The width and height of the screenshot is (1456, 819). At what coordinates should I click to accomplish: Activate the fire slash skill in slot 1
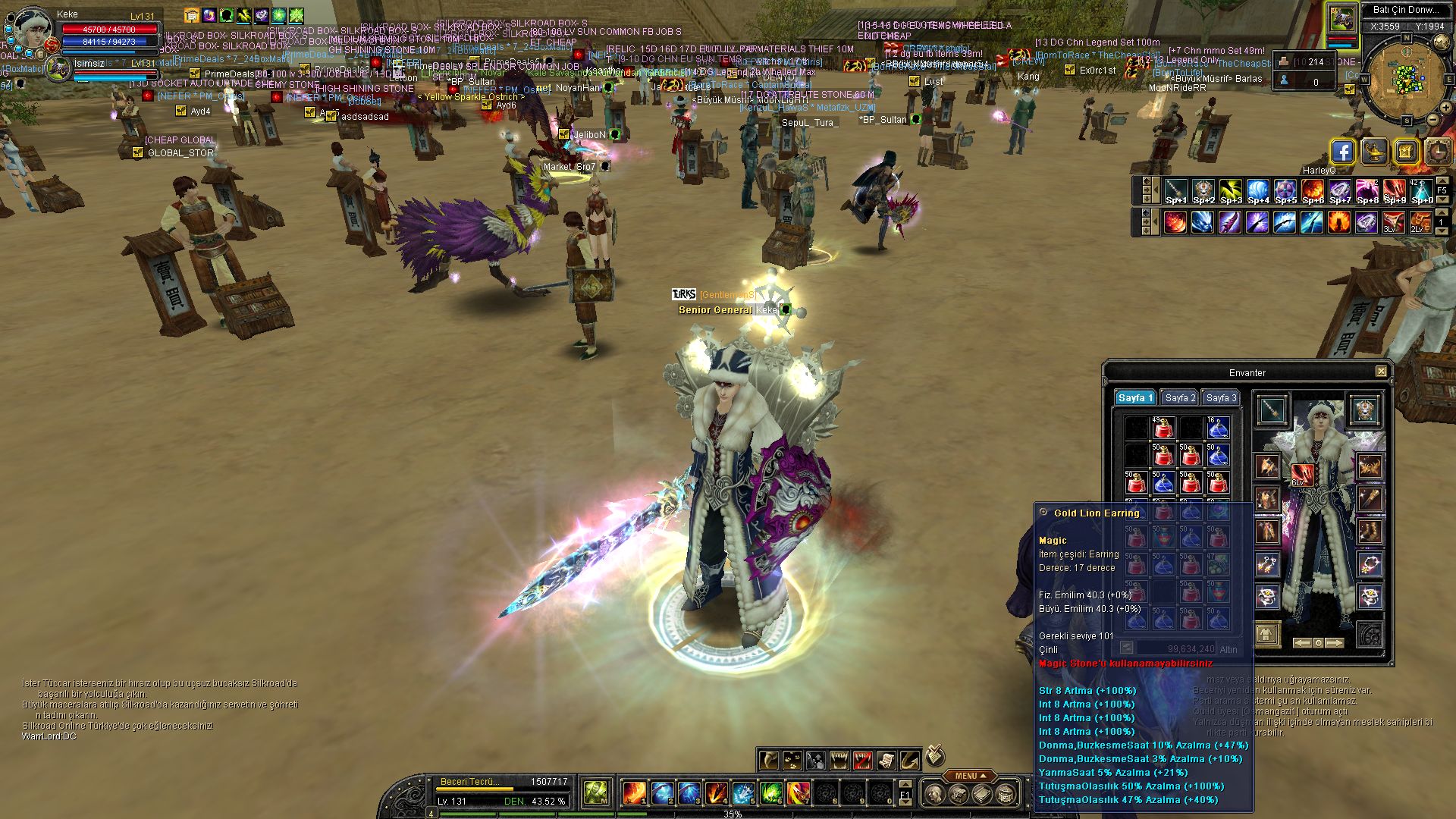point(633,793)
